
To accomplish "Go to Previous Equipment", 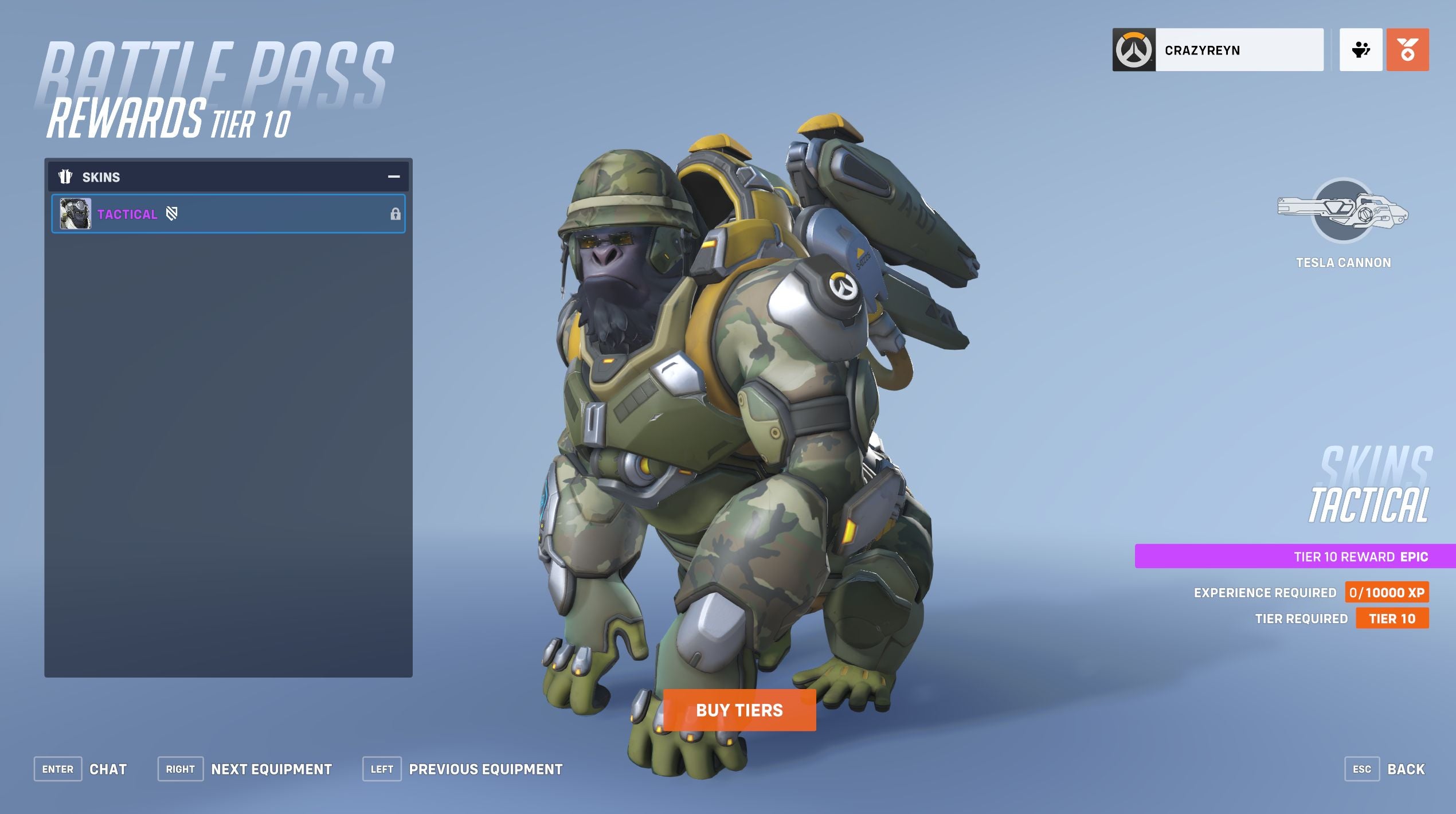I will coord(382,769).
